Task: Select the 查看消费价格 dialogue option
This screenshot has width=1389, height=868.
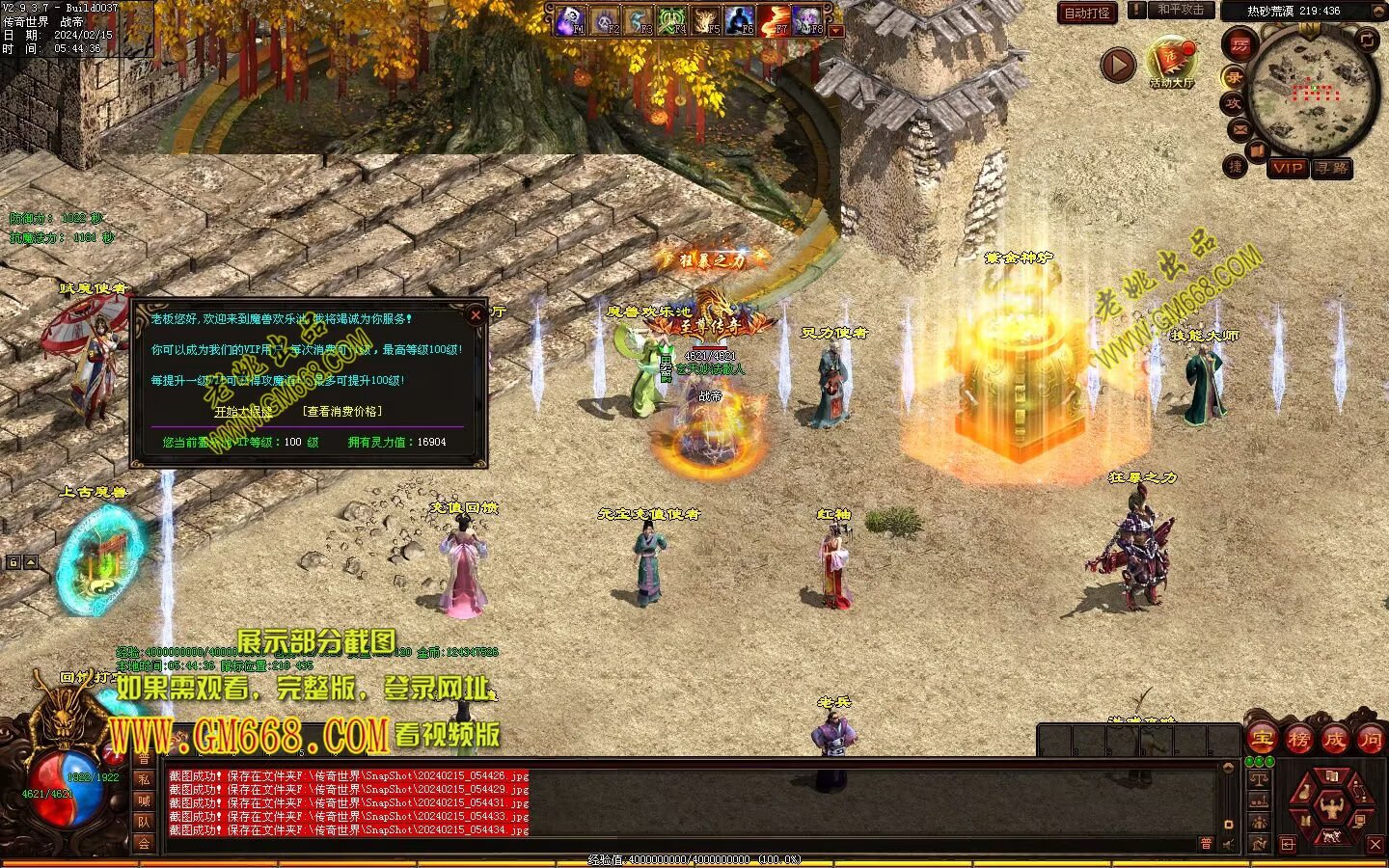Action: pyautogui.click(x=342, y=412)
